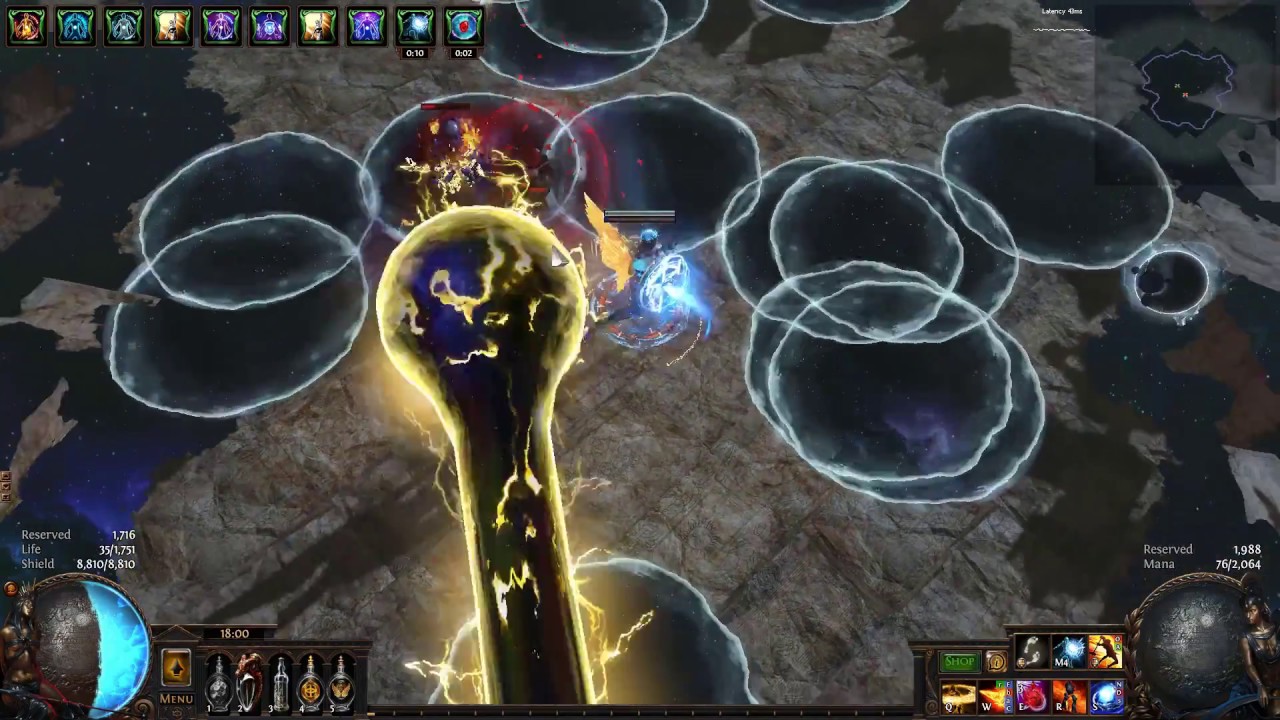Click the orange level-up arrow button
The width and height of the screenshot is (1280, 720).
coord(176,667)
